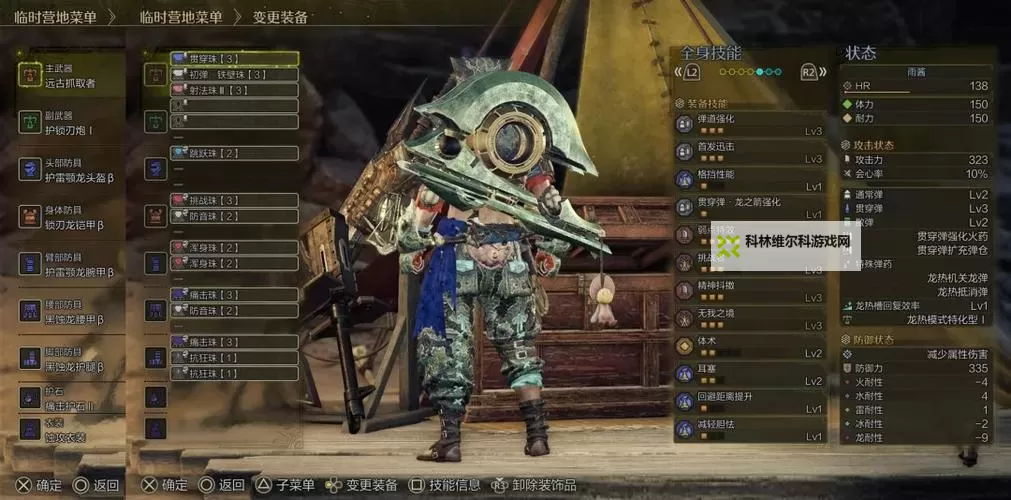Open the 弹道强化 skill row
Viewport: 1011px width, 500px height.
coord(750,124)
